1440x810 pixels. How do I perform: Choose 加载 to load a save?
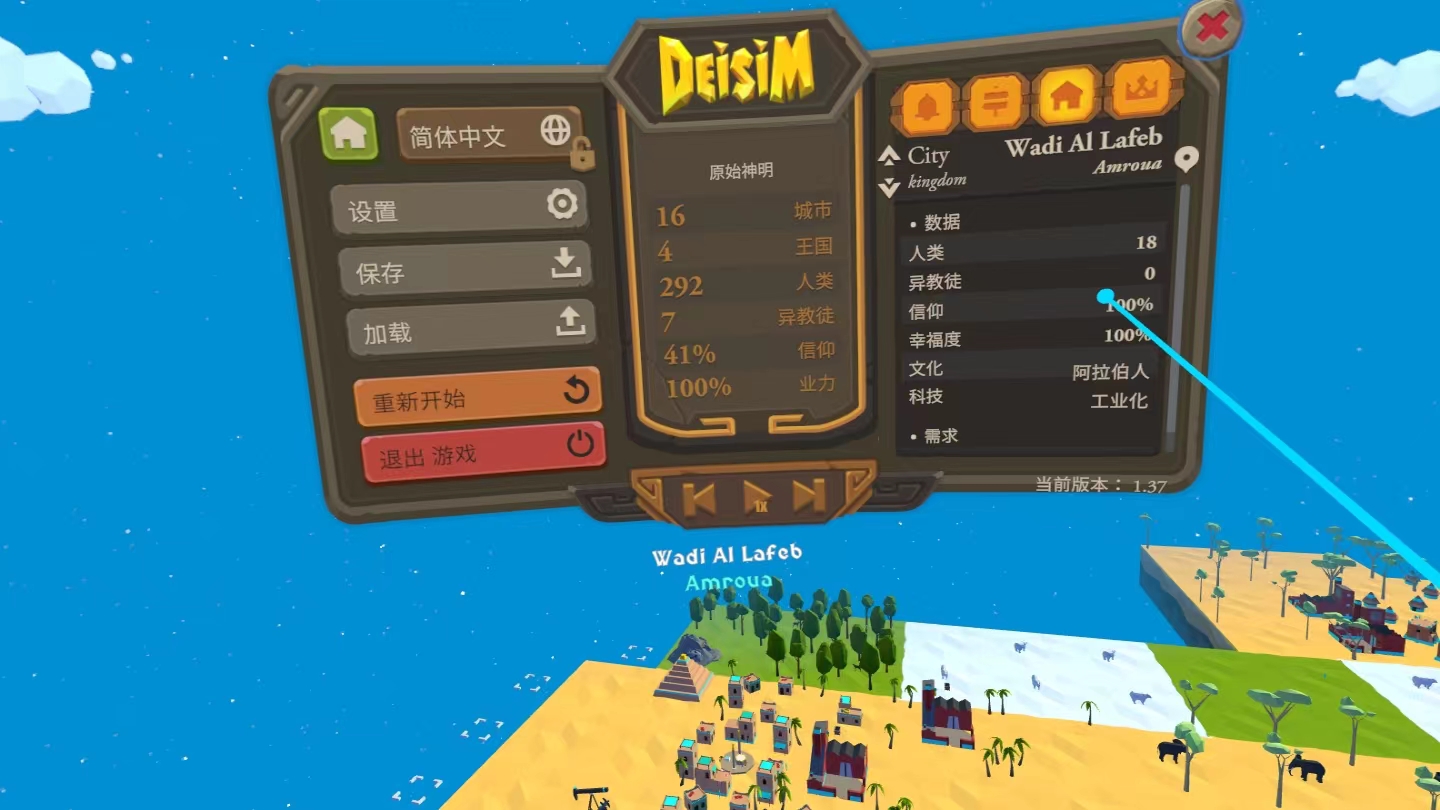point(471,328)
